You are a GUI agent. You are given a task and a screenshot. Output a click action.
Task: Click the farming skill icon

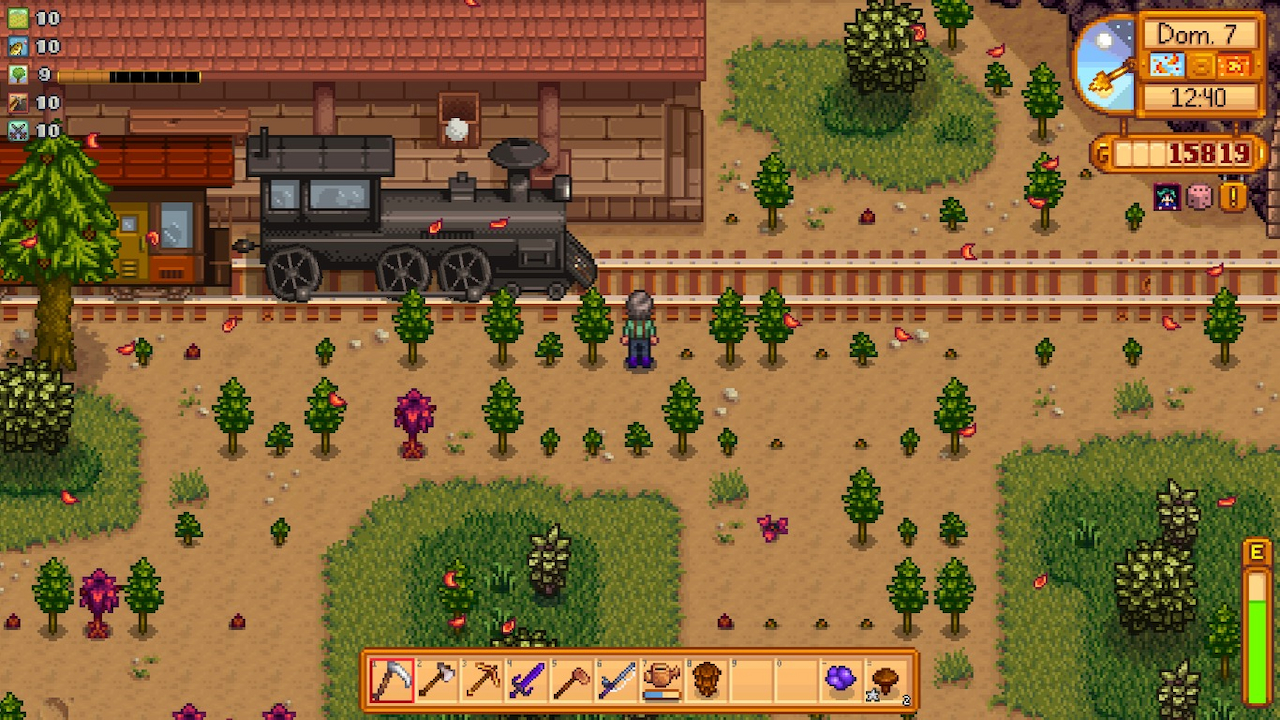[18, 18]
